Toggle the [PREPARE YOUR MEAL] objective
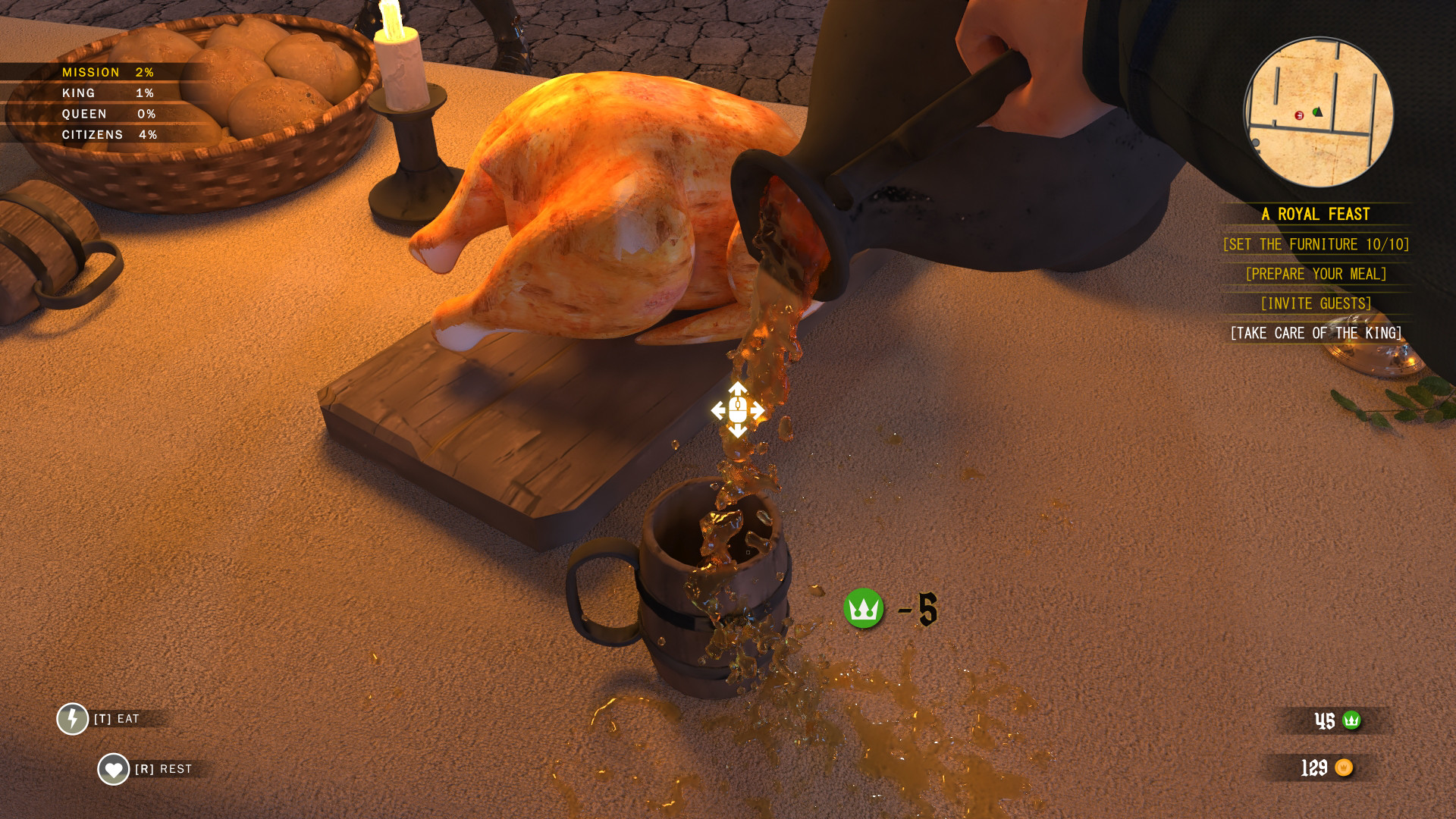This screenshot has width=1456, height=819. [1315, 274]
